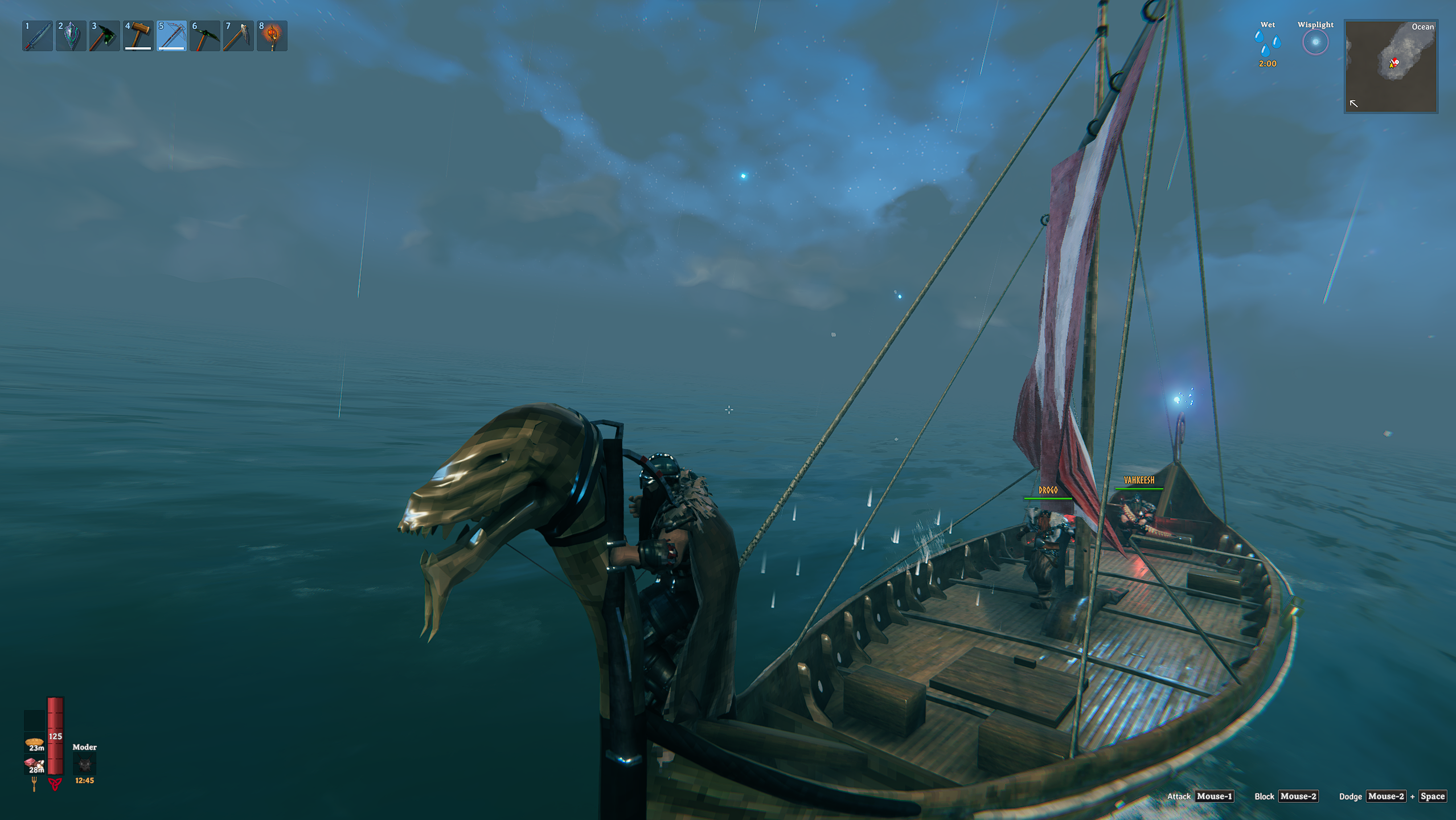Equip the fiery staff in slot 8
The width and height of the screenshot is (1456, 820).
point(272,36)
